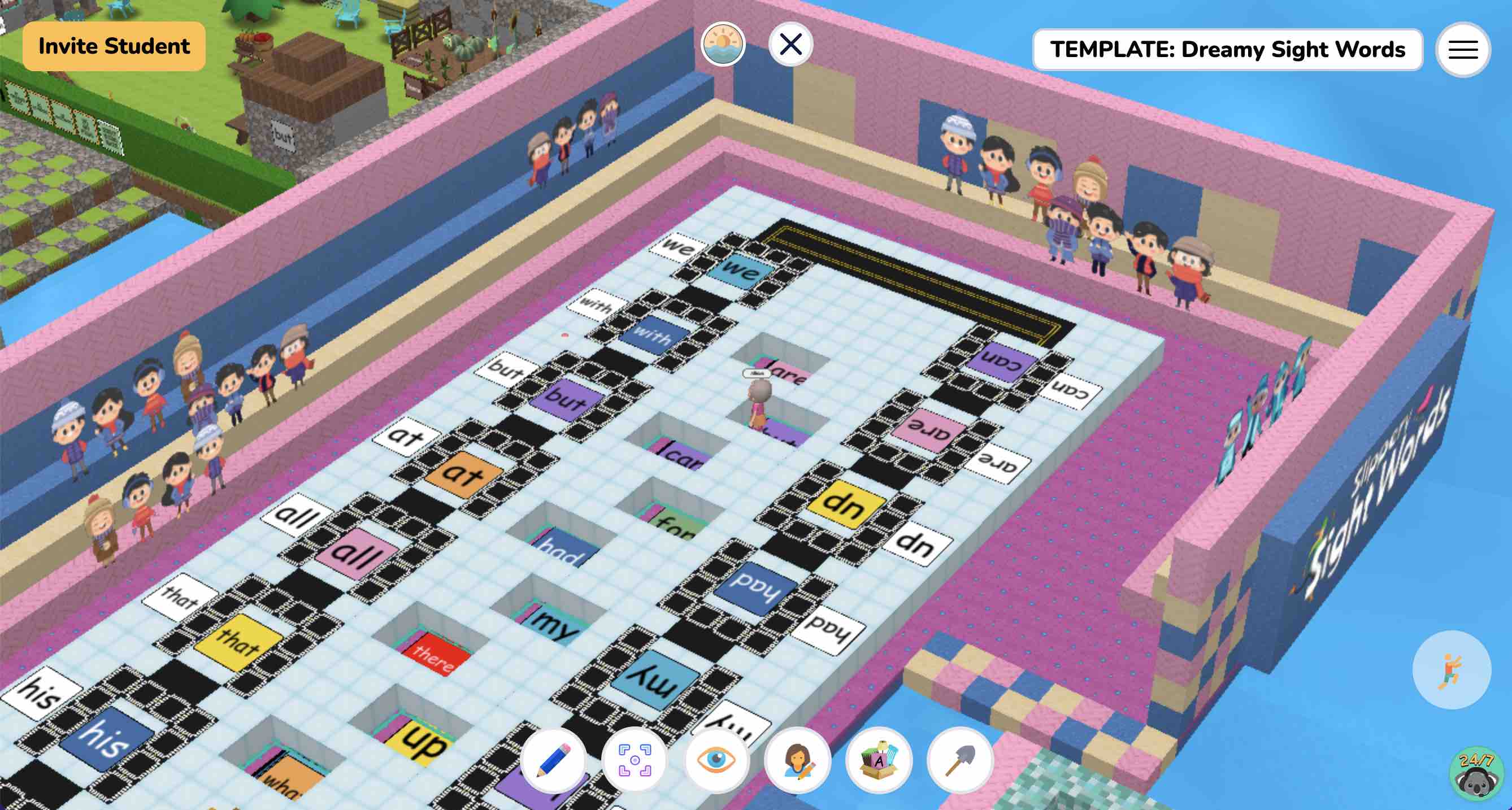1512x810 pixels.
Task: Open the avatar customization tool
Action: [797, 760]
